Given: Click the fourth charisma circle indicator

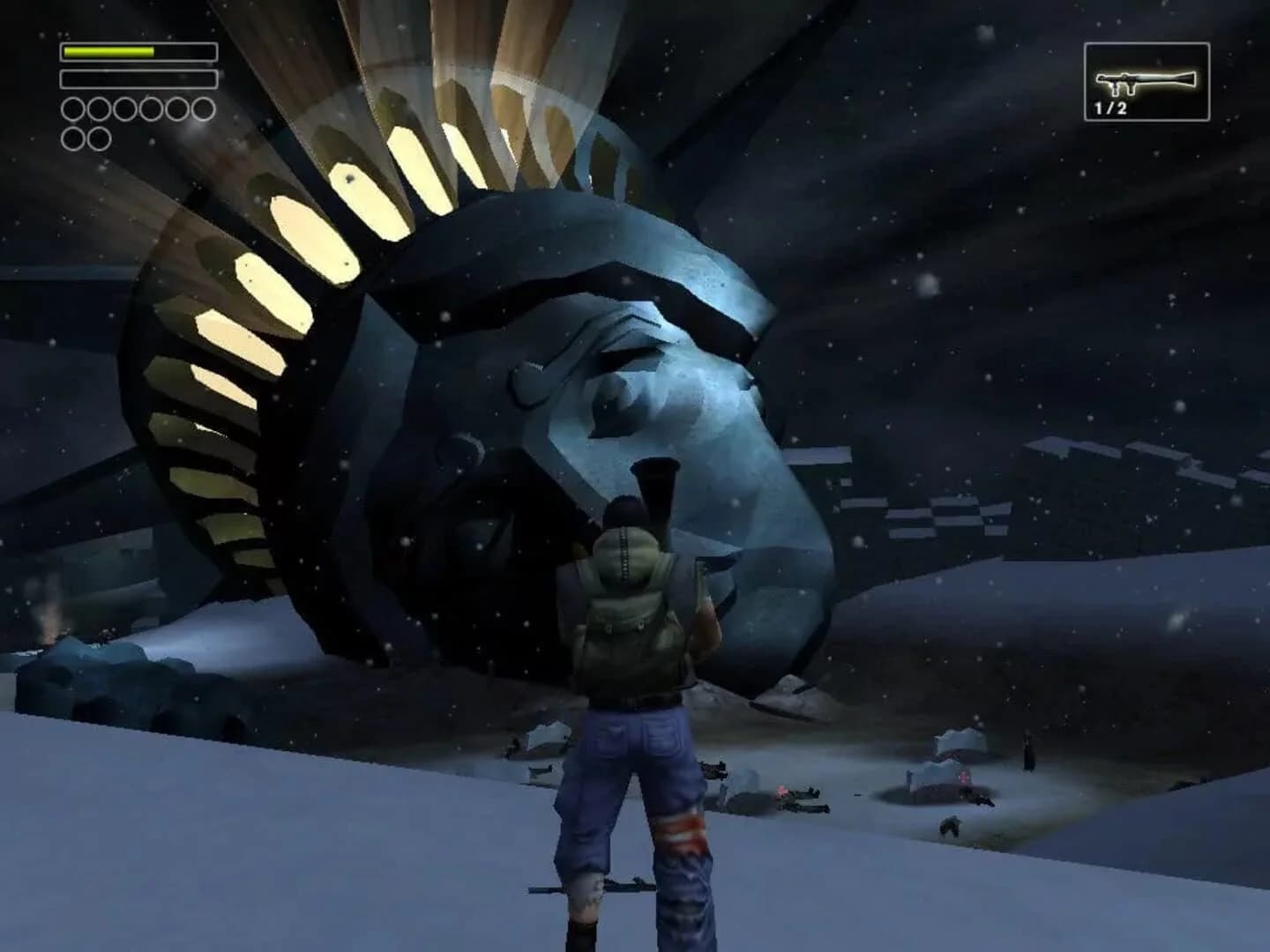Looking at the screenshot, I should (150, 109).
